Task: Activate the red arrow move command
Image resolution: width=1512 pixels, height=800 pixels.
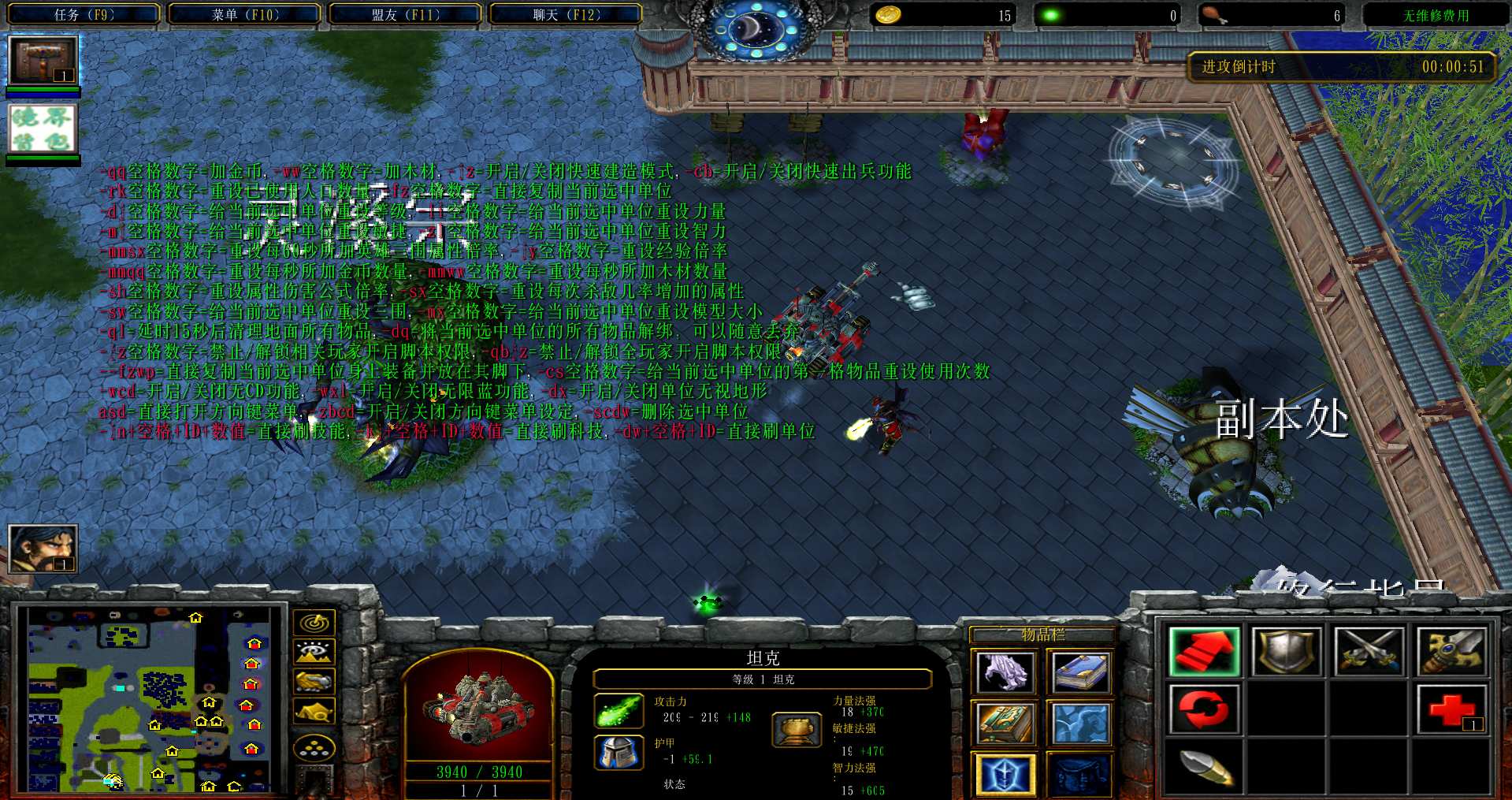Action: (1204, 652)
